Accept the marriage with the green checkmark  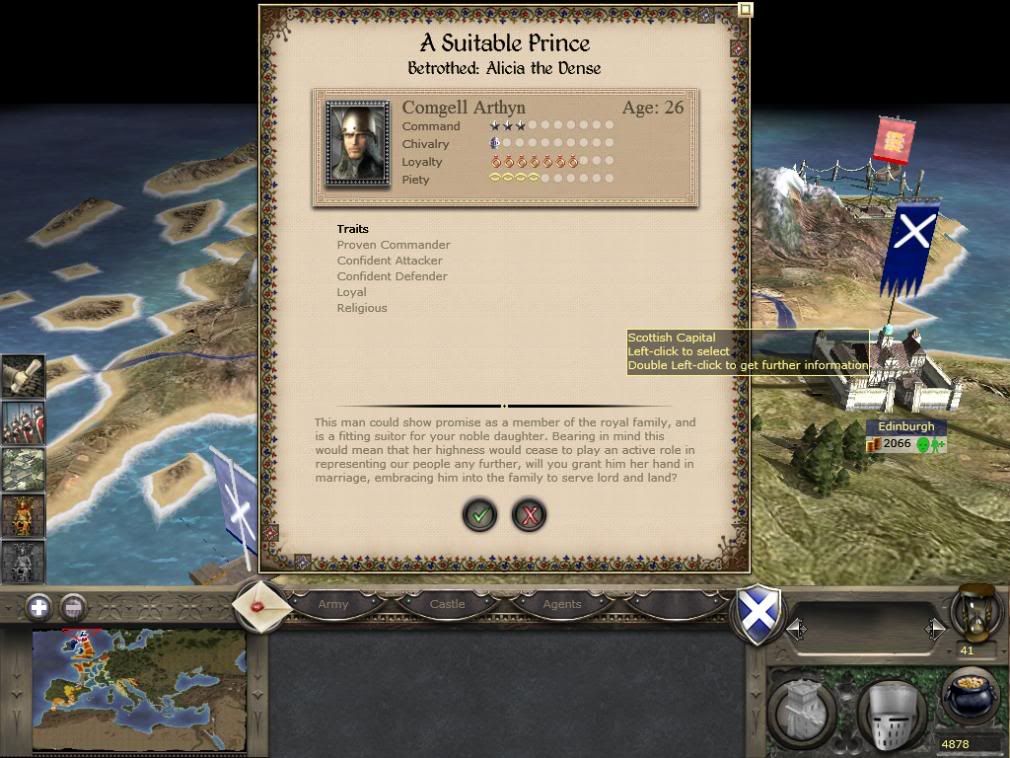[480, 515]
